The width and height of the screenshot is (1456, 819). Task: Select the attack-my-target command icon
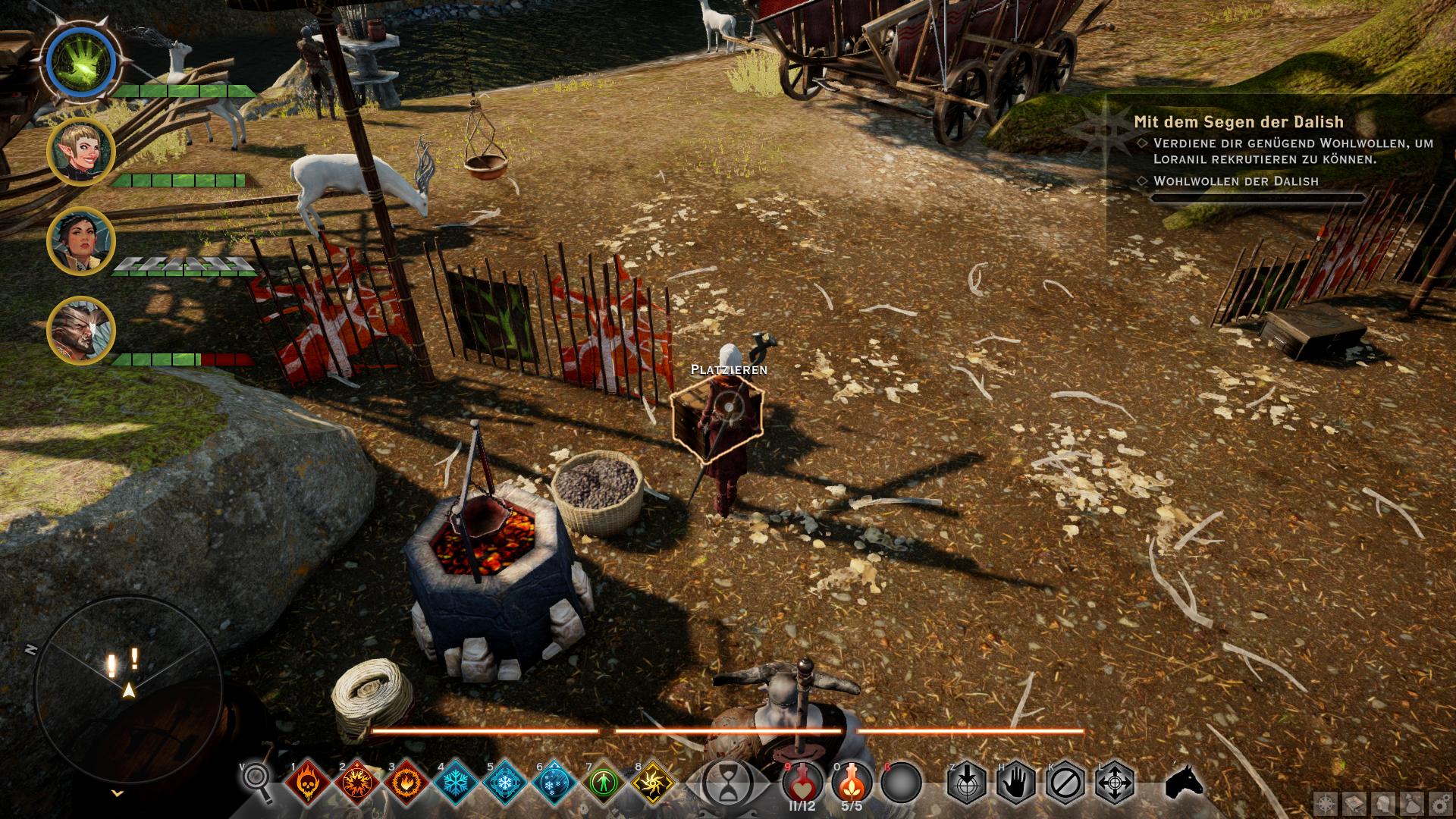967,782
